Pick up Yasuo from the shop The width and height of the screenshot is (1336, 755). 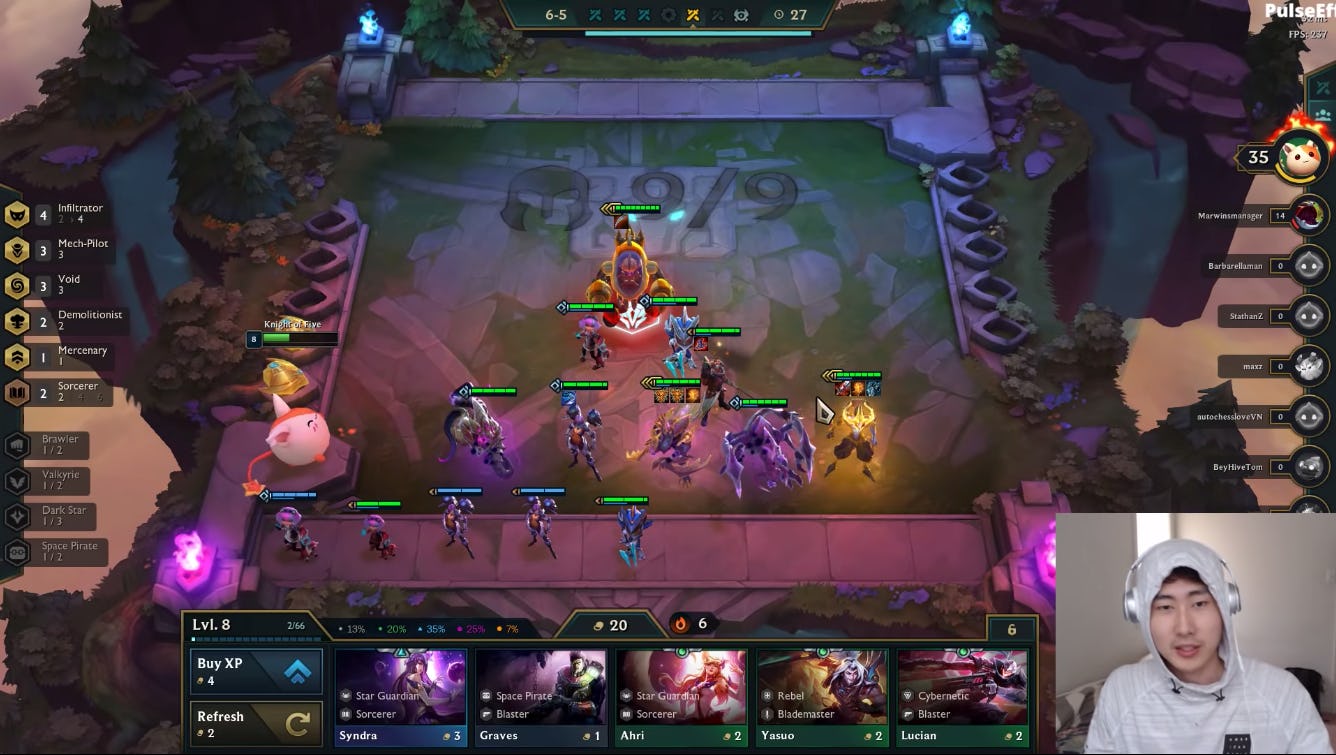[x=821, y=697]
